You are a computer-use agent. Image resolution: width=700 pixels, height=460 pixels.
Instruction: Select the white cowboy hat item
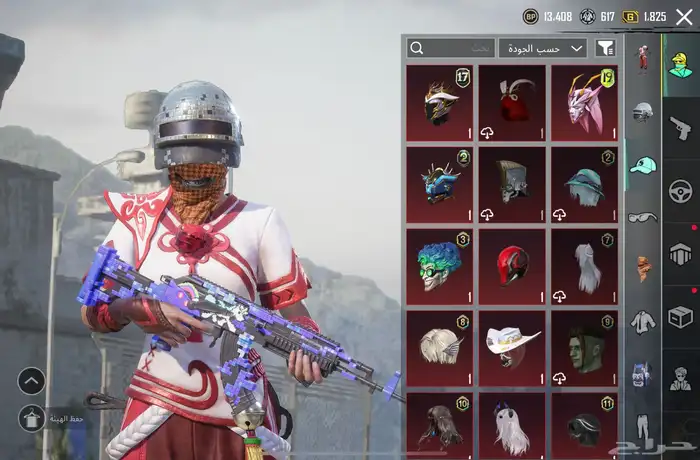tap(512, 348)
